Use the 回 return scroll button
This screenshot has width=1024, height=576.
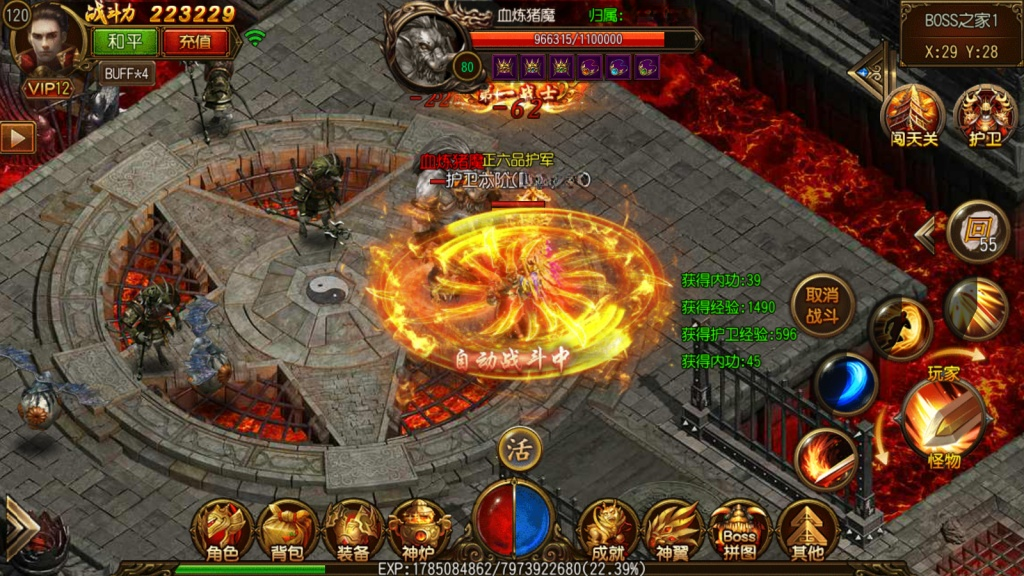point(977,232)
